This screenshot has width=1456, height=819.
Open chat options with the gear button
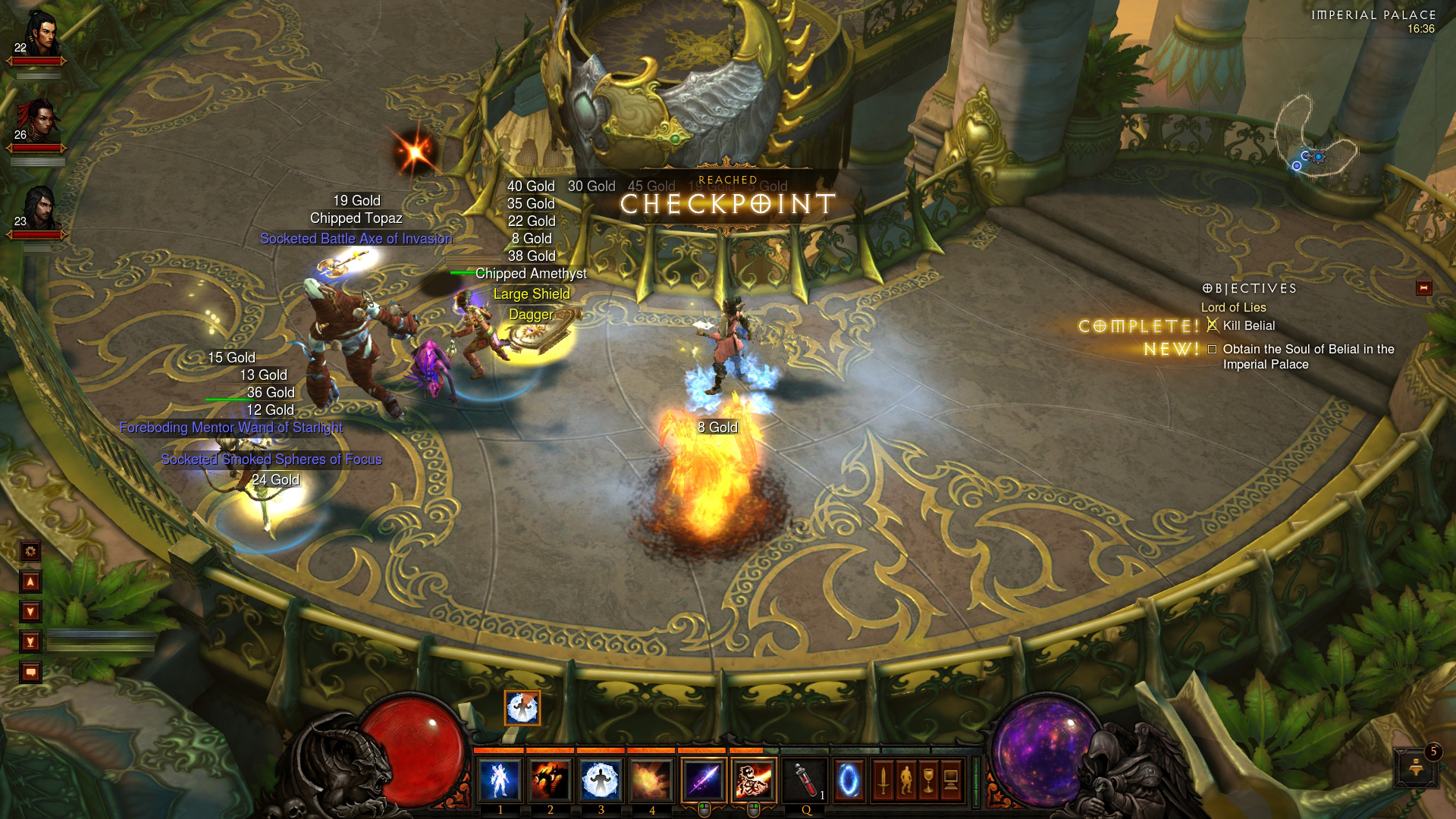(x=31, y=551)
